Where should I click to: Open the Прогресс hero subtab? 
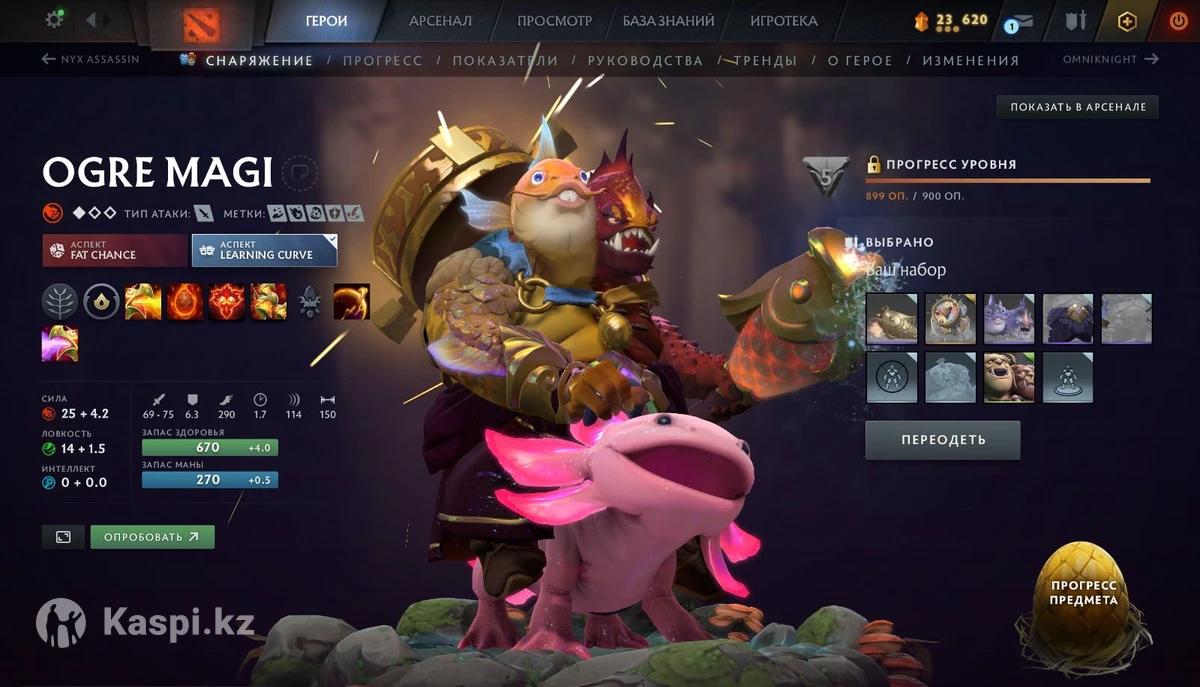pyautogui.click(x=382, y=60)
